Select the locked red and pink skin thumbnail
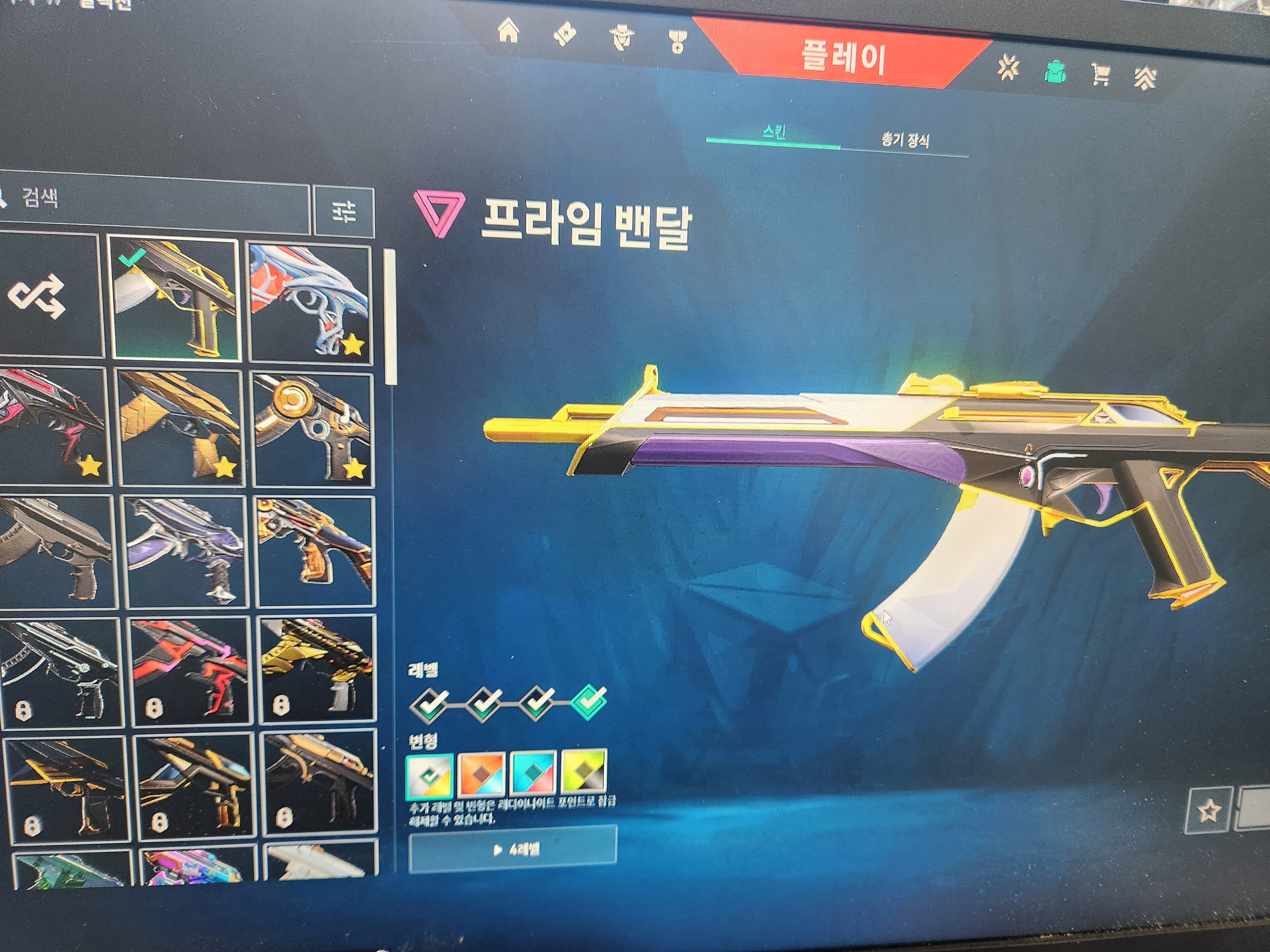Screen dimensions: 1270x952 point(190,671)
